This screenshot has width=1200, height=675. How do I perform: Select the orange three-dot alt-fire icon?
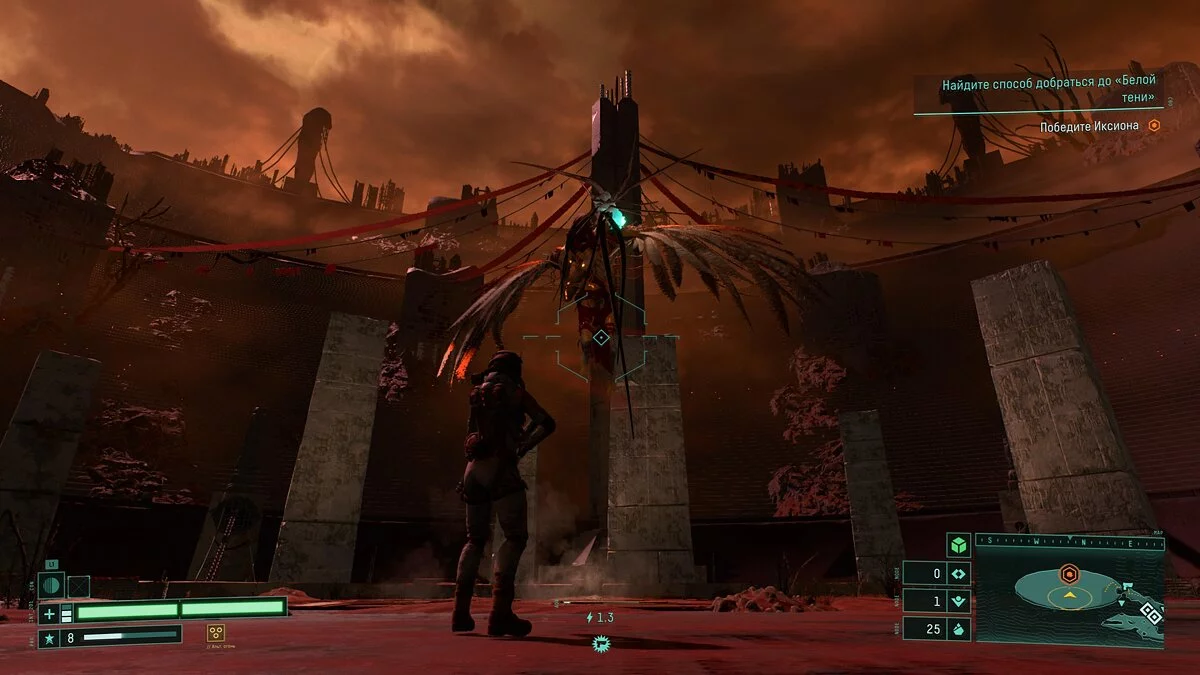click(x=215, y=632)
